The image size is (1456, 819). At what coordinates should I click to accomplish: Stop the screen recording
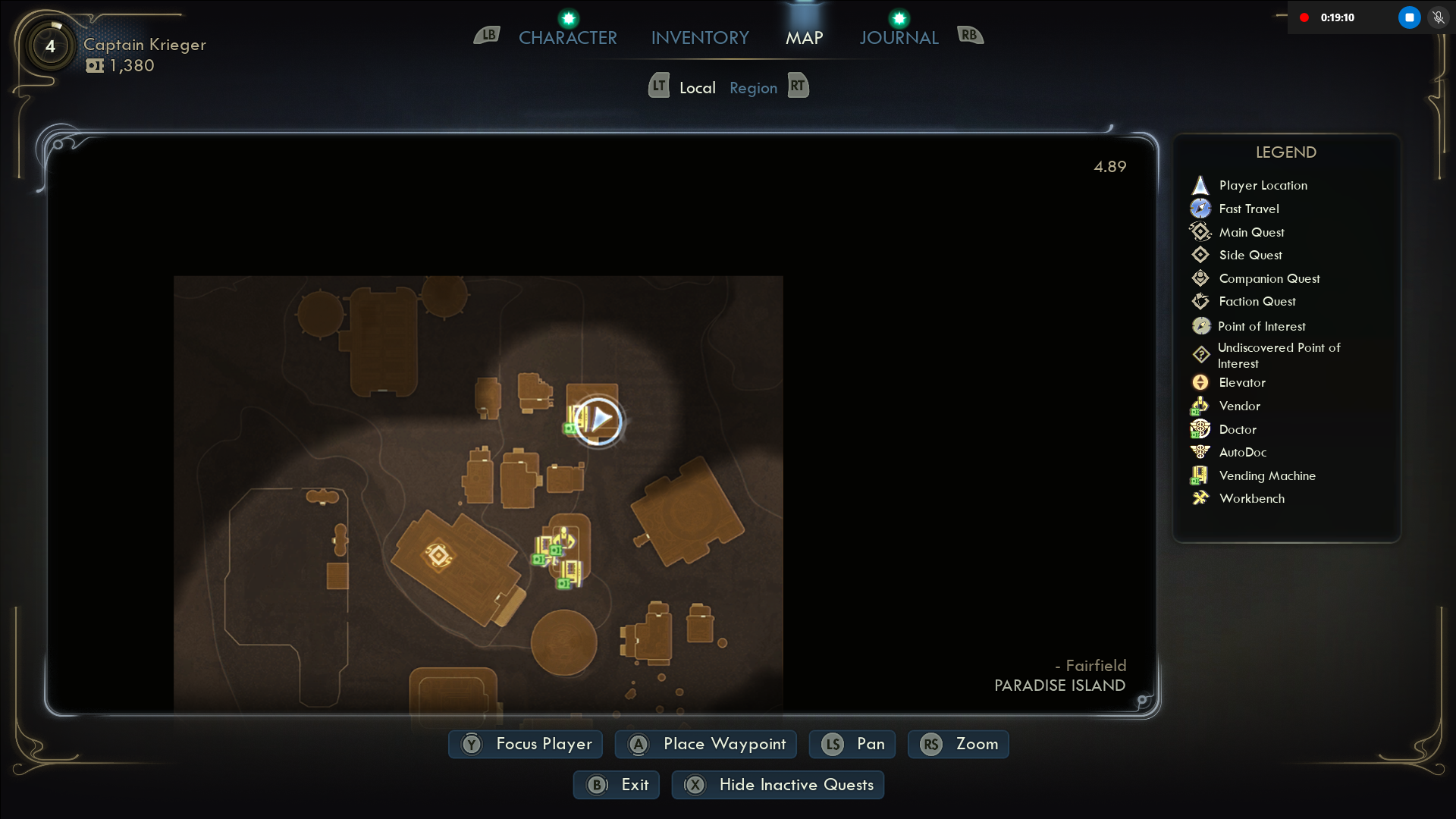coord(1409,17)
